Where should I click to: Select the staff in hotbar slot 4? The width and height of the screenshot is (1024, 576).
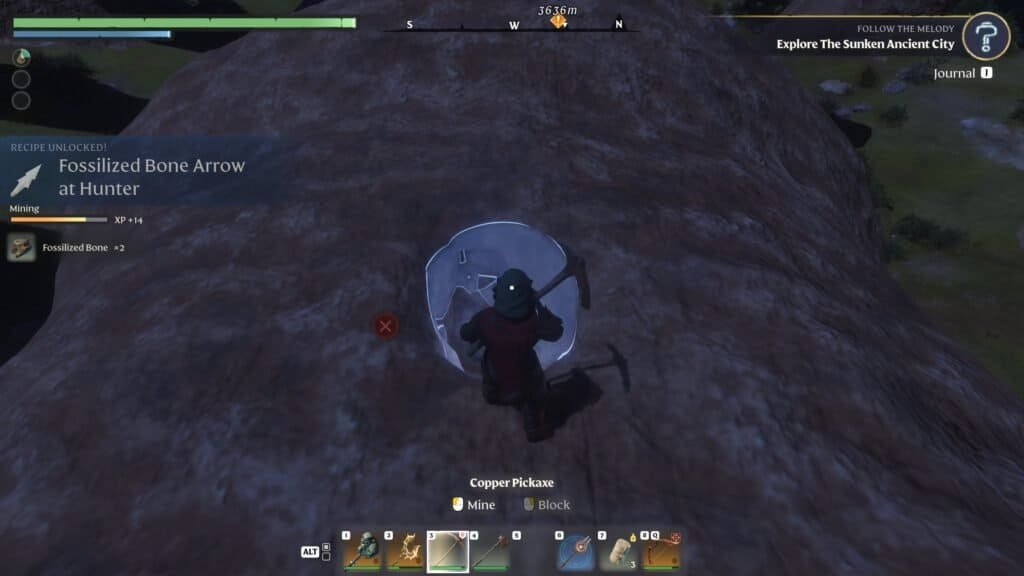point(491,551)
